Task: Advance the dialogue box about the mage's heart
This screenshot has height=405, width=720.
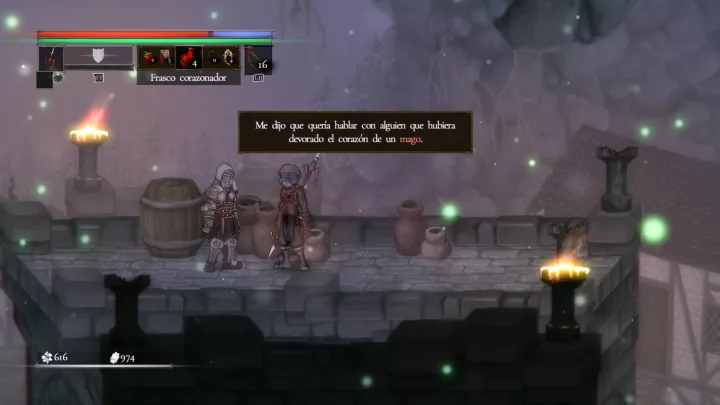Action: [355, 132]
